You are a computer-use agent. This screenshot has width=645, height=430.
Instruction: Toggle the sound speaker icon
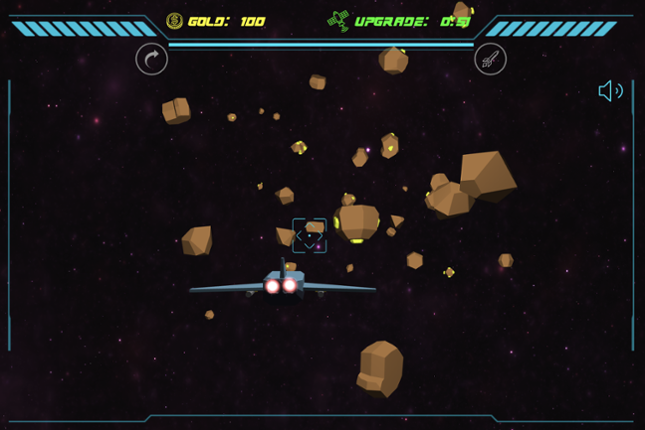610,91
